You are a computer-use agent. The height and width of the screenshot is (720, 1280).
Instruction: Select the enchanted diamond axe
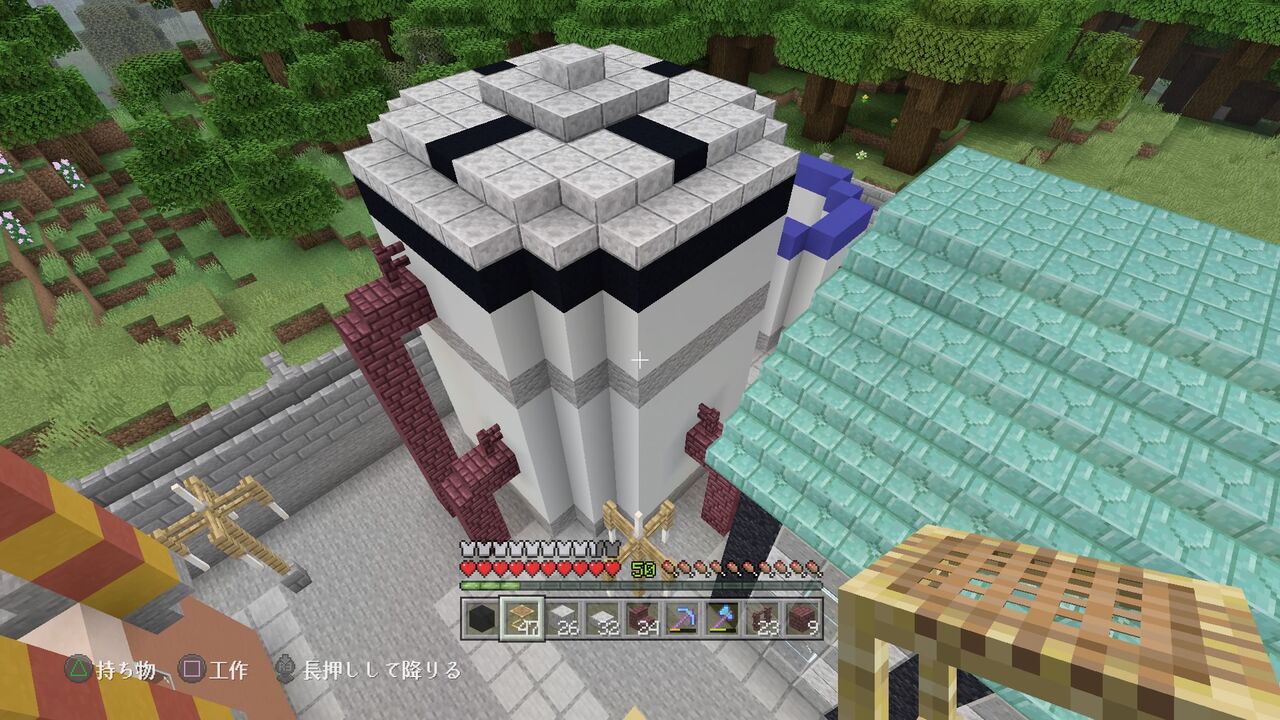tap(724, 617)
